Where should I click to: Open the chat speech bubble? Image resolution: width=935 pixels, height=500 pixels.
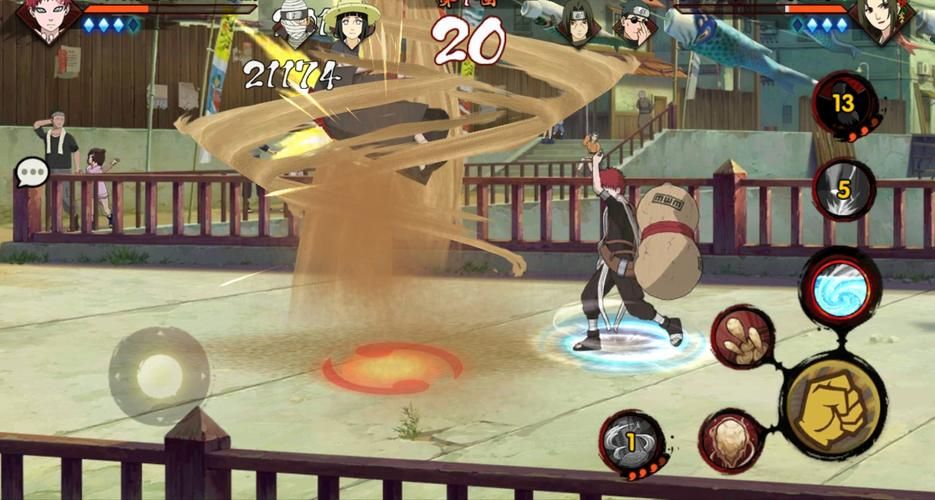coord(32,173)
